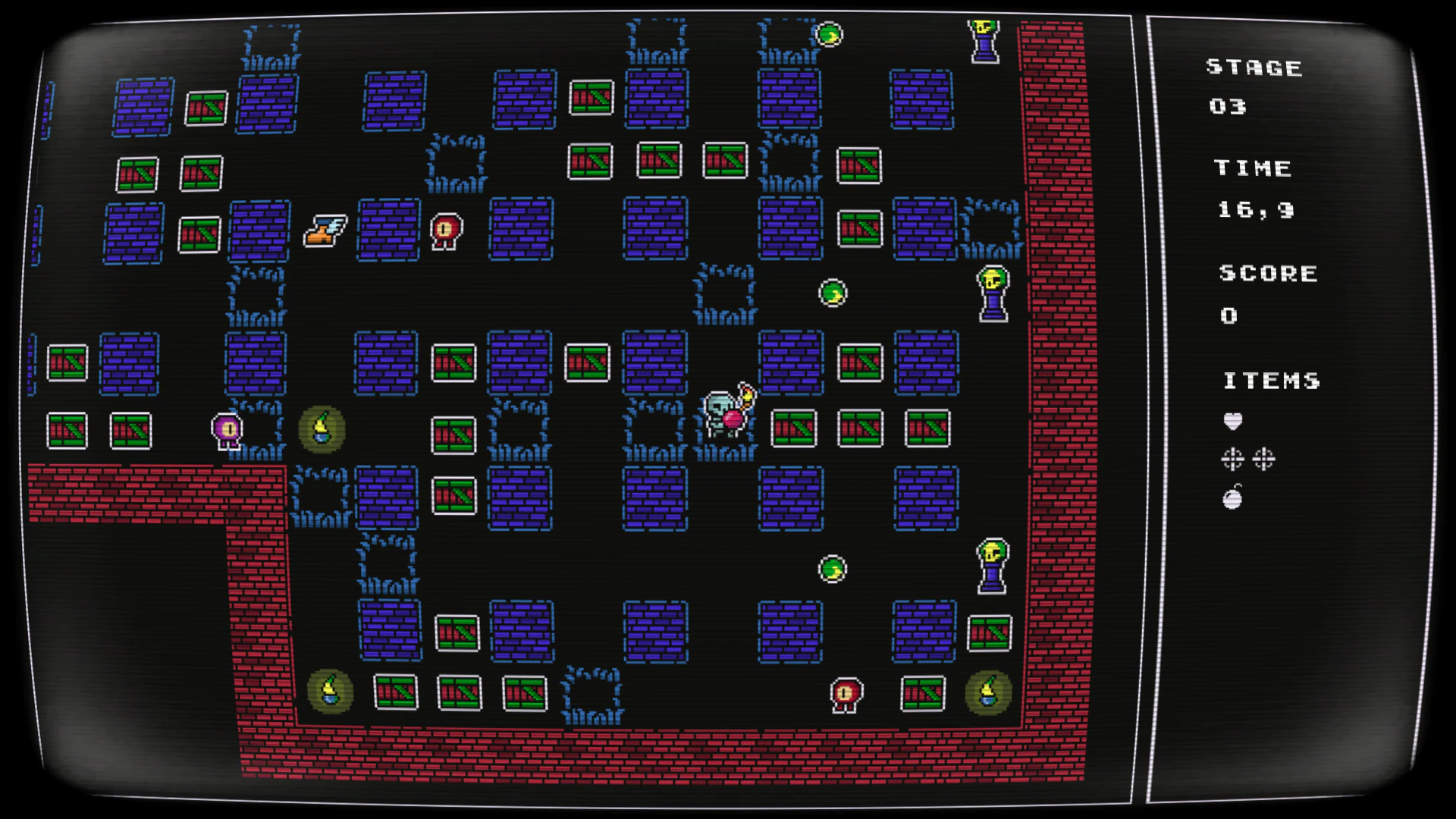Image resolution: width=1456 pixels, height=819 pixels.
Task: Select the player character holding the torch
Action: click(724, 413)
